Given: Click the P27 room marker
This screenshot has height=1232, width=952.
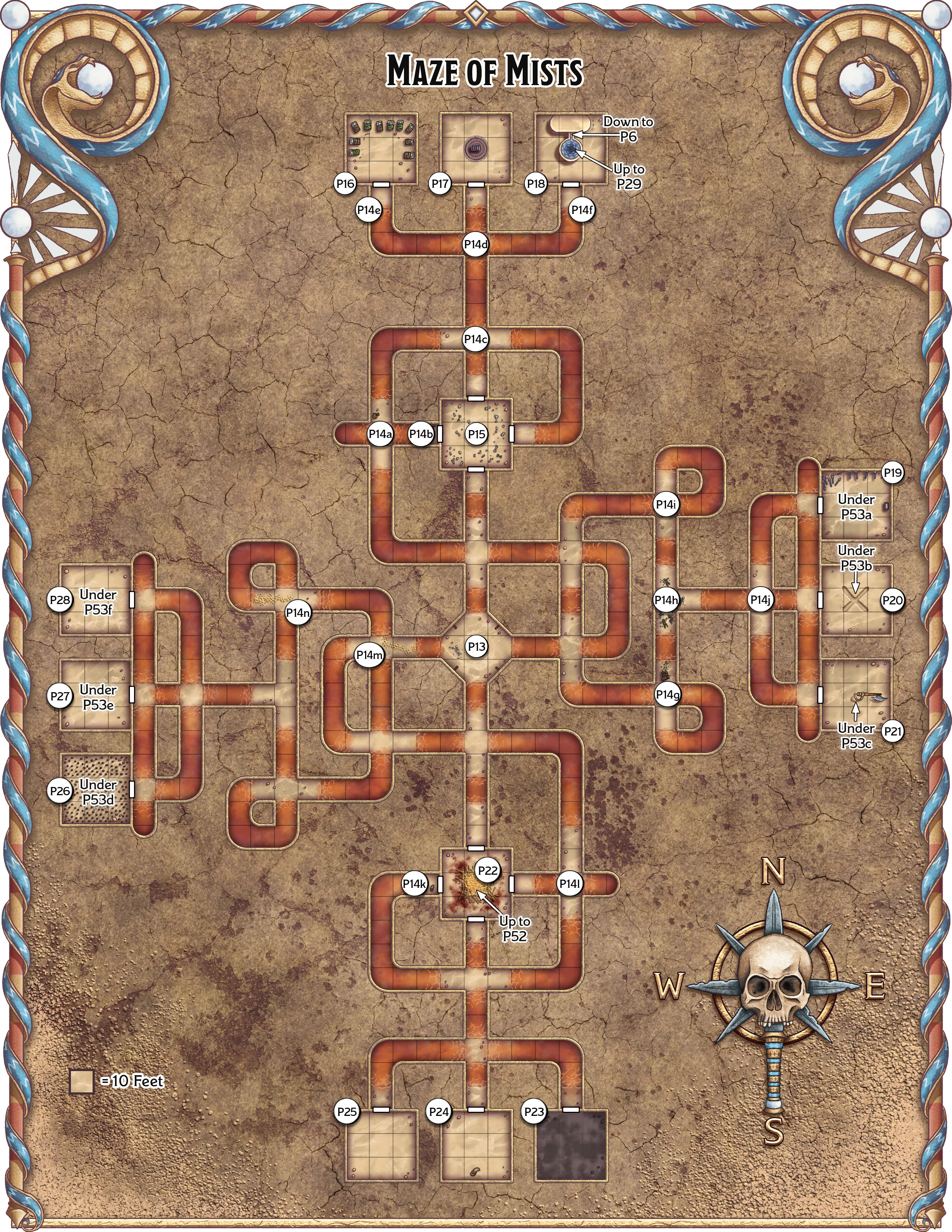Looking at the screenshot, I should [x=60, y=696].
